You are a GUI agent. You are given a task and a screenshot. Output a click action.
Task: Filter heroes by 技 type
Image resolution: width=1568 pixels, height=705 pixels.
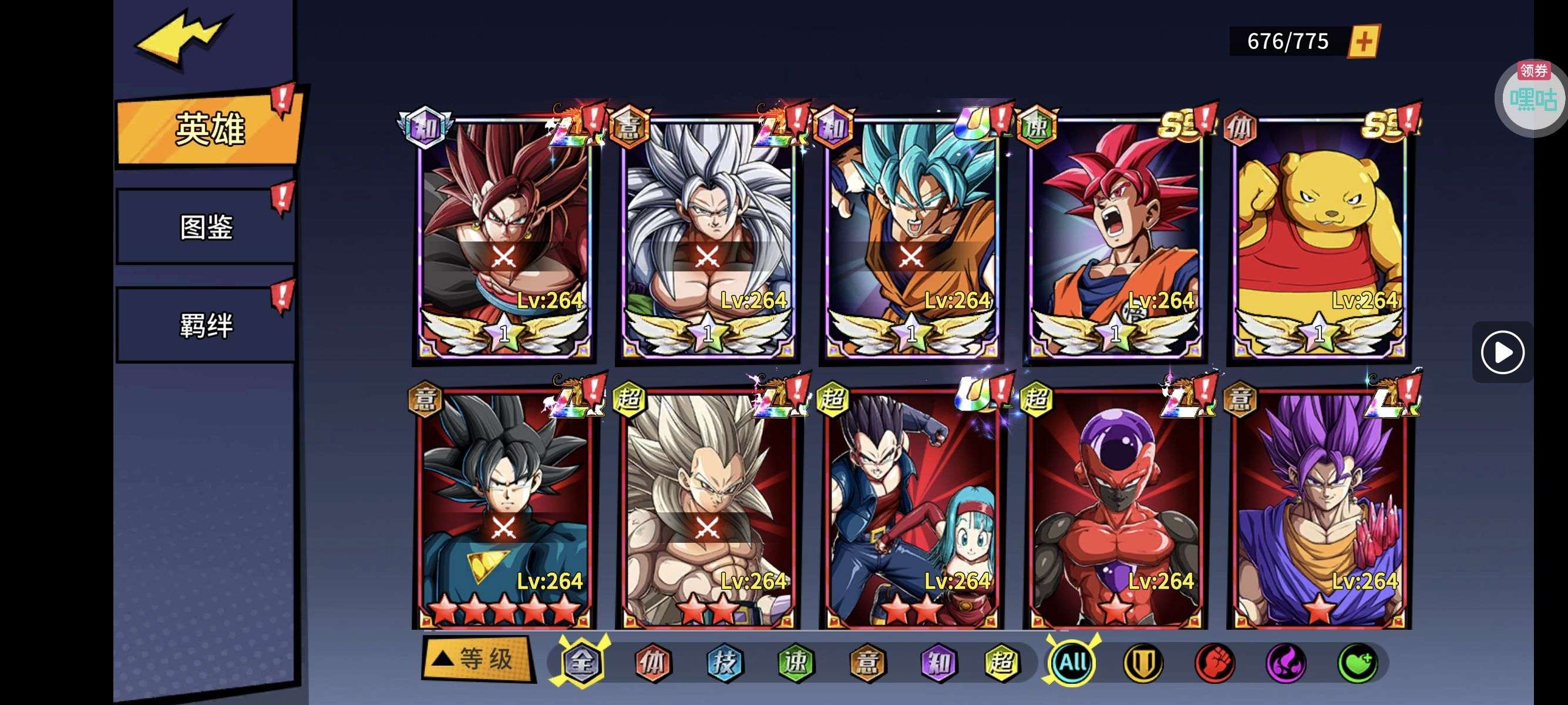click(724, 662)
